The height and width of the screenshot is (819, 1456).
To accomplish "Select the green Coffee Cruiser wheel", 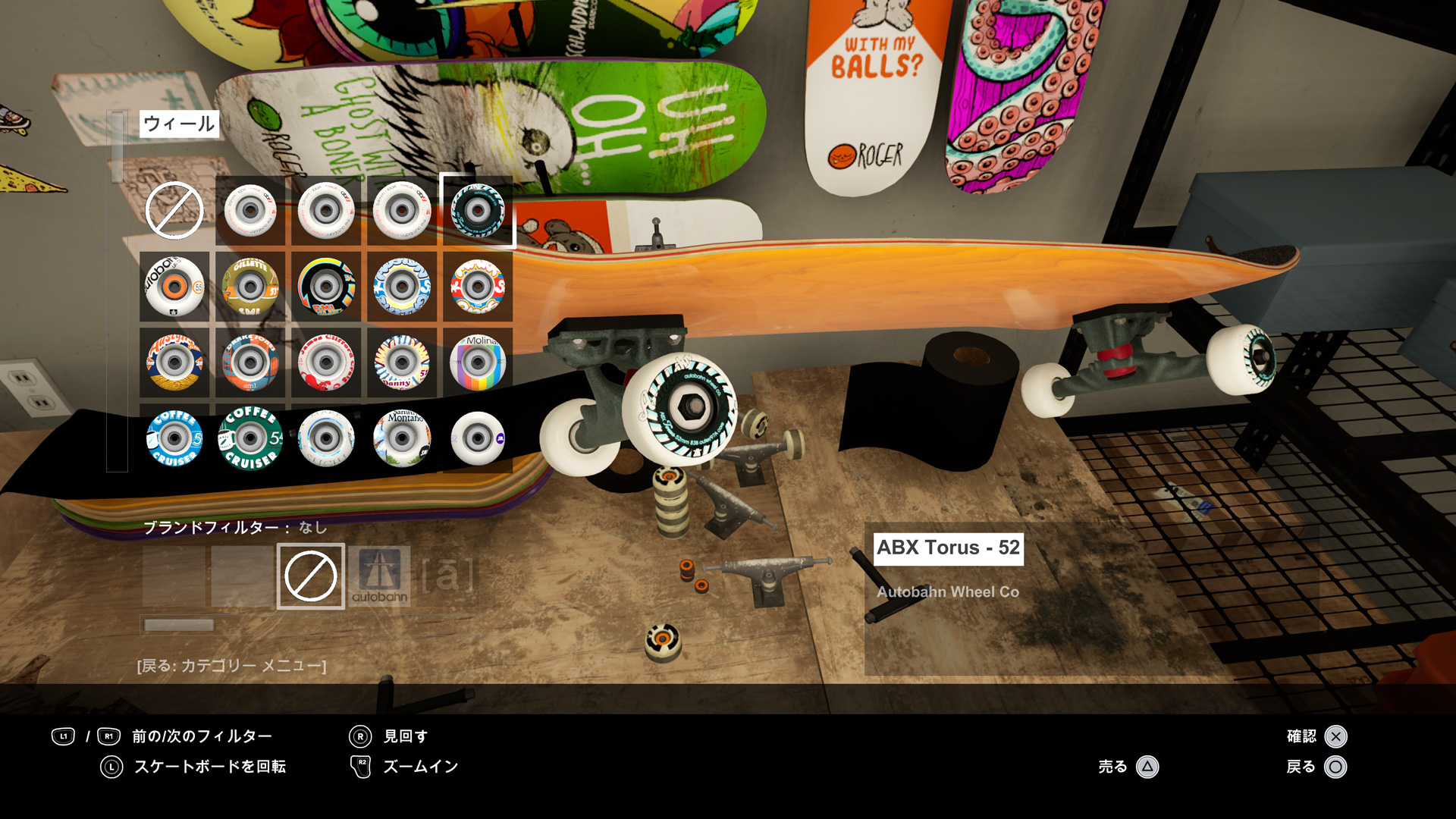I will tap(250, 438).
